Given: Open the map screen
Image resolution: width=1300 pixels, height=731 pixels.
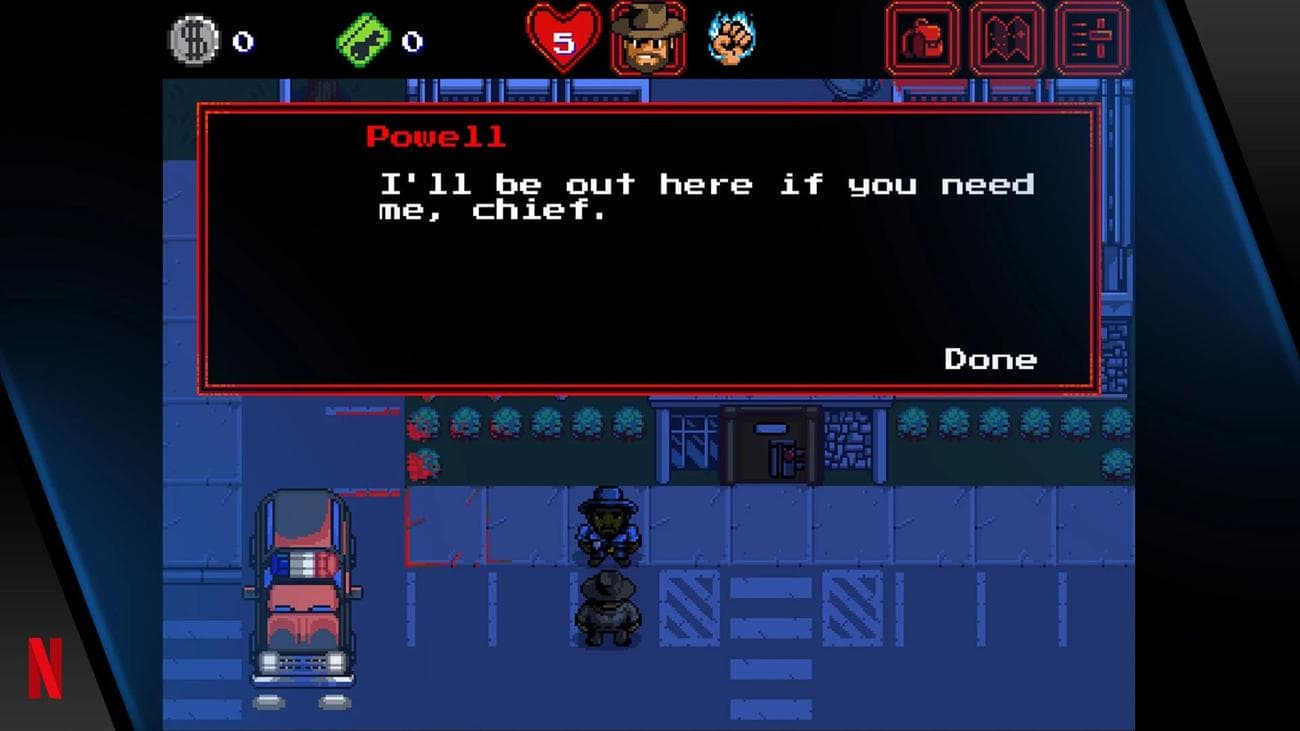Looking at the screenshot, I should tap(1007, 39).
